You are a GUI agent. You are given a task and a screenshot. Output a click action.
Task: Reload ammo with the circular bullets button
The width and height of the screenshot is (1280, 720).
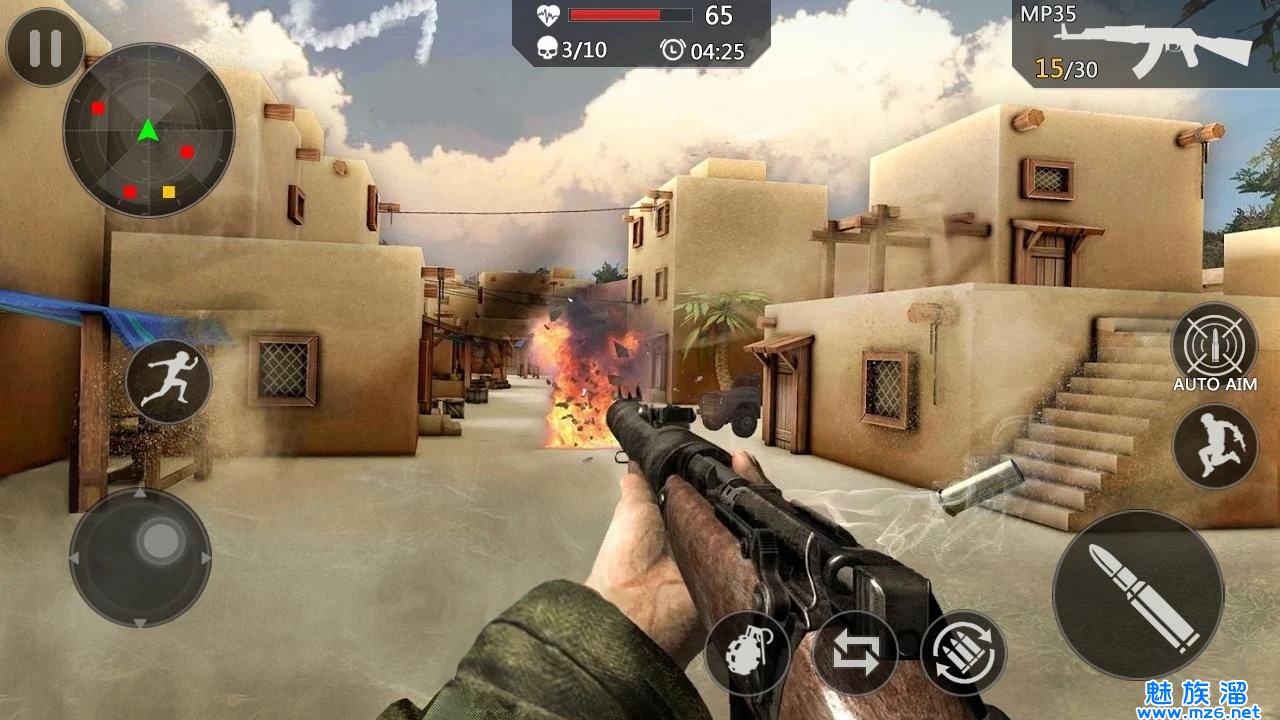pos(963,653)
